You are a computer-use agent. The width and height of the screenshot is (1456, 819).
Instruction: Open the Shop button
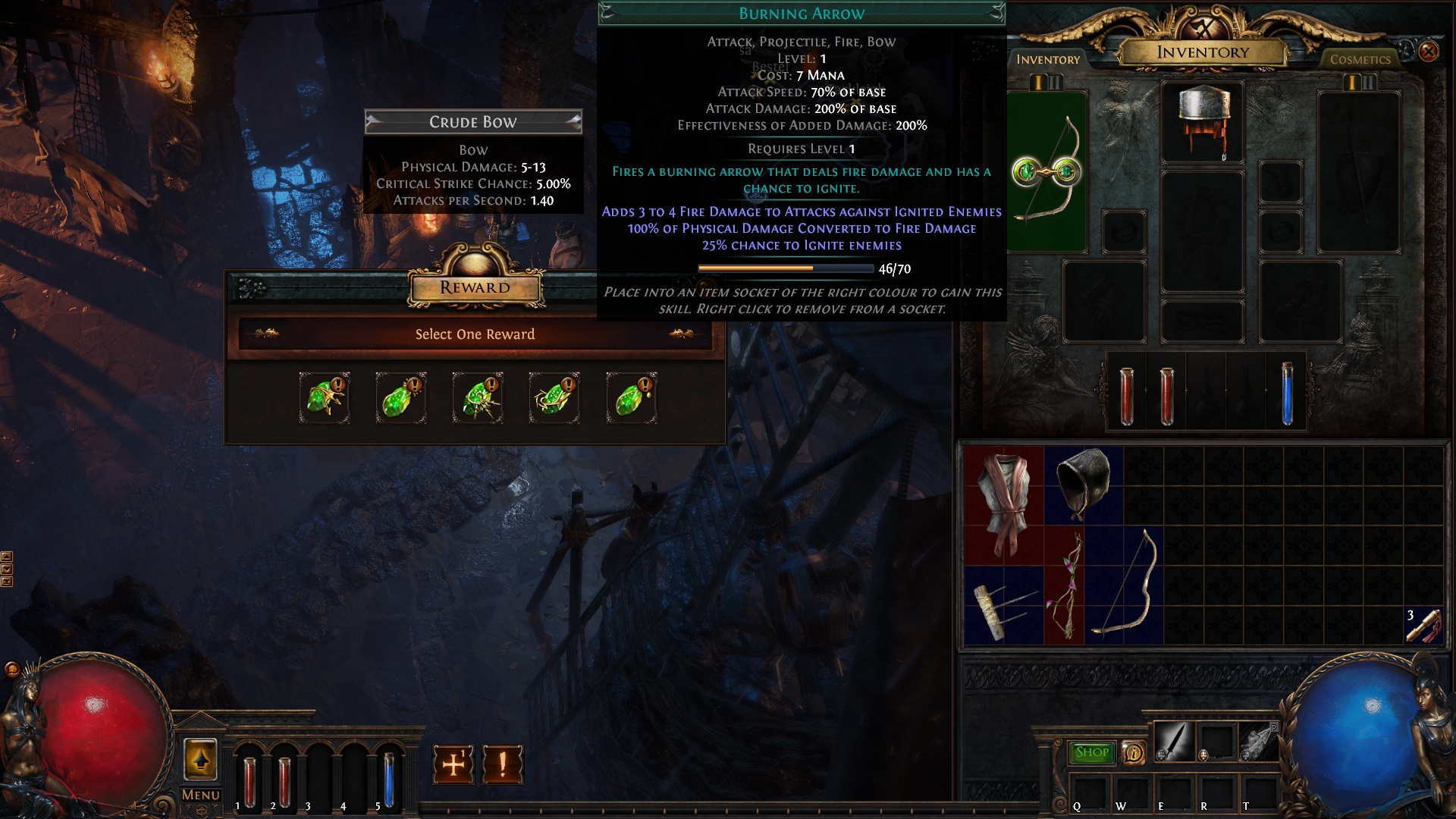click(x=1091, y=752)
